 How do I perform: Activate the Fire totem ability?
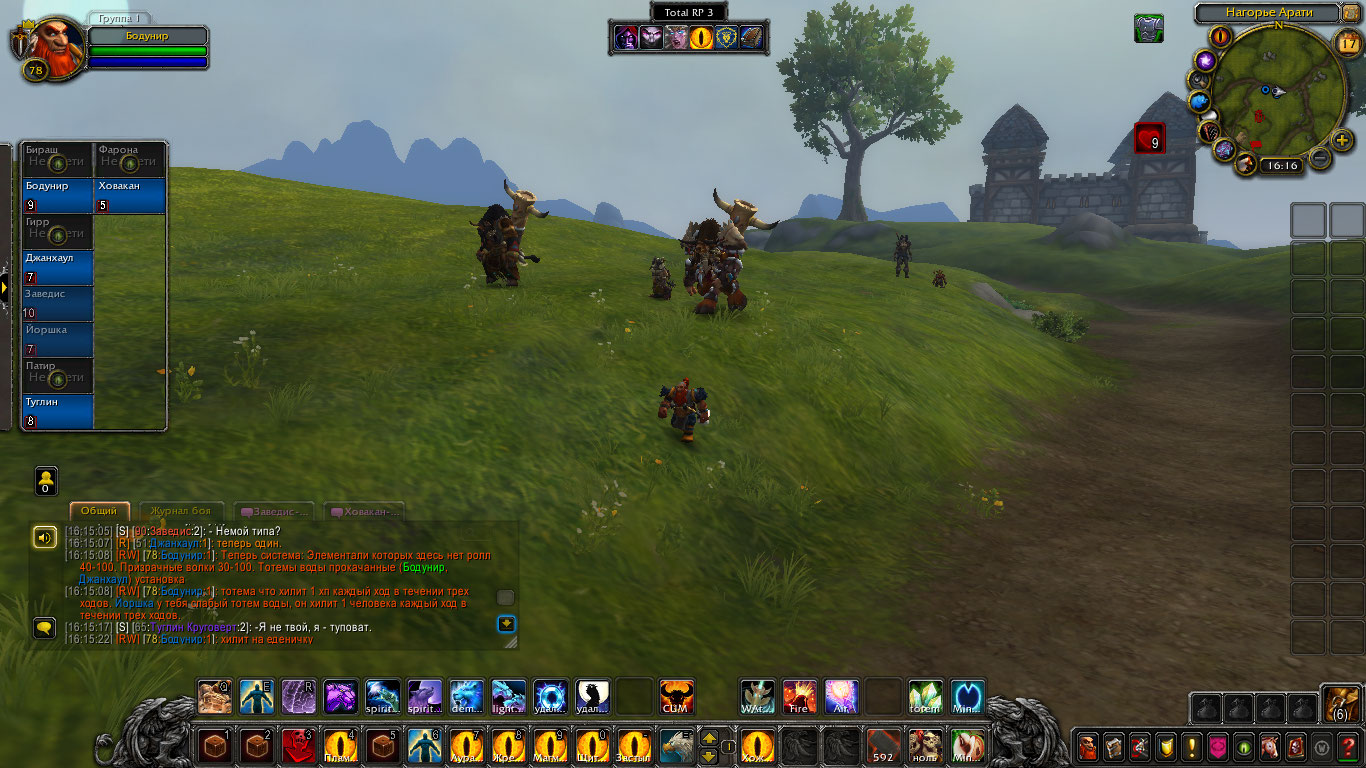click(799, 697)
